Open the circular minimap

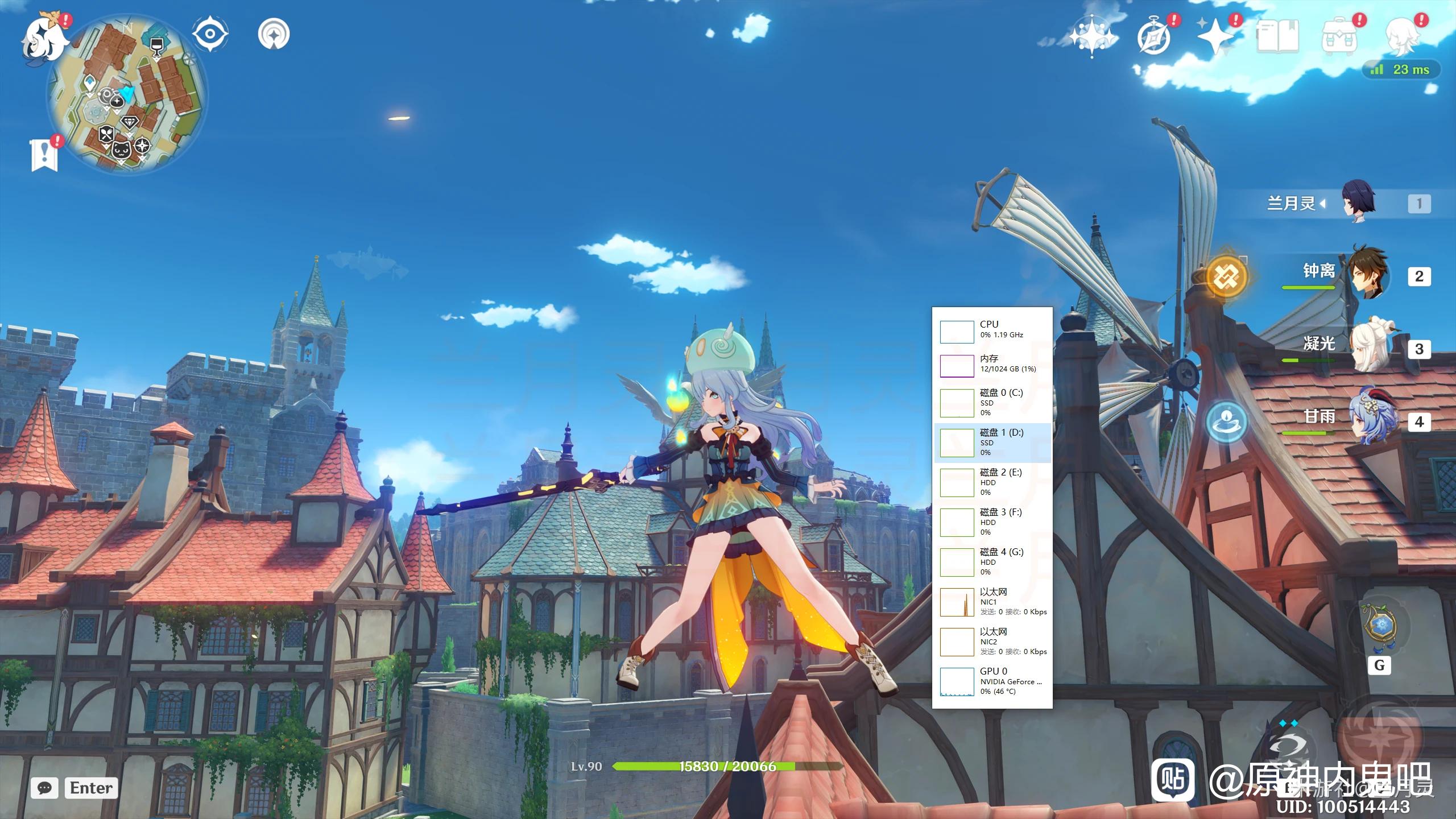click(x=128, y=94)
